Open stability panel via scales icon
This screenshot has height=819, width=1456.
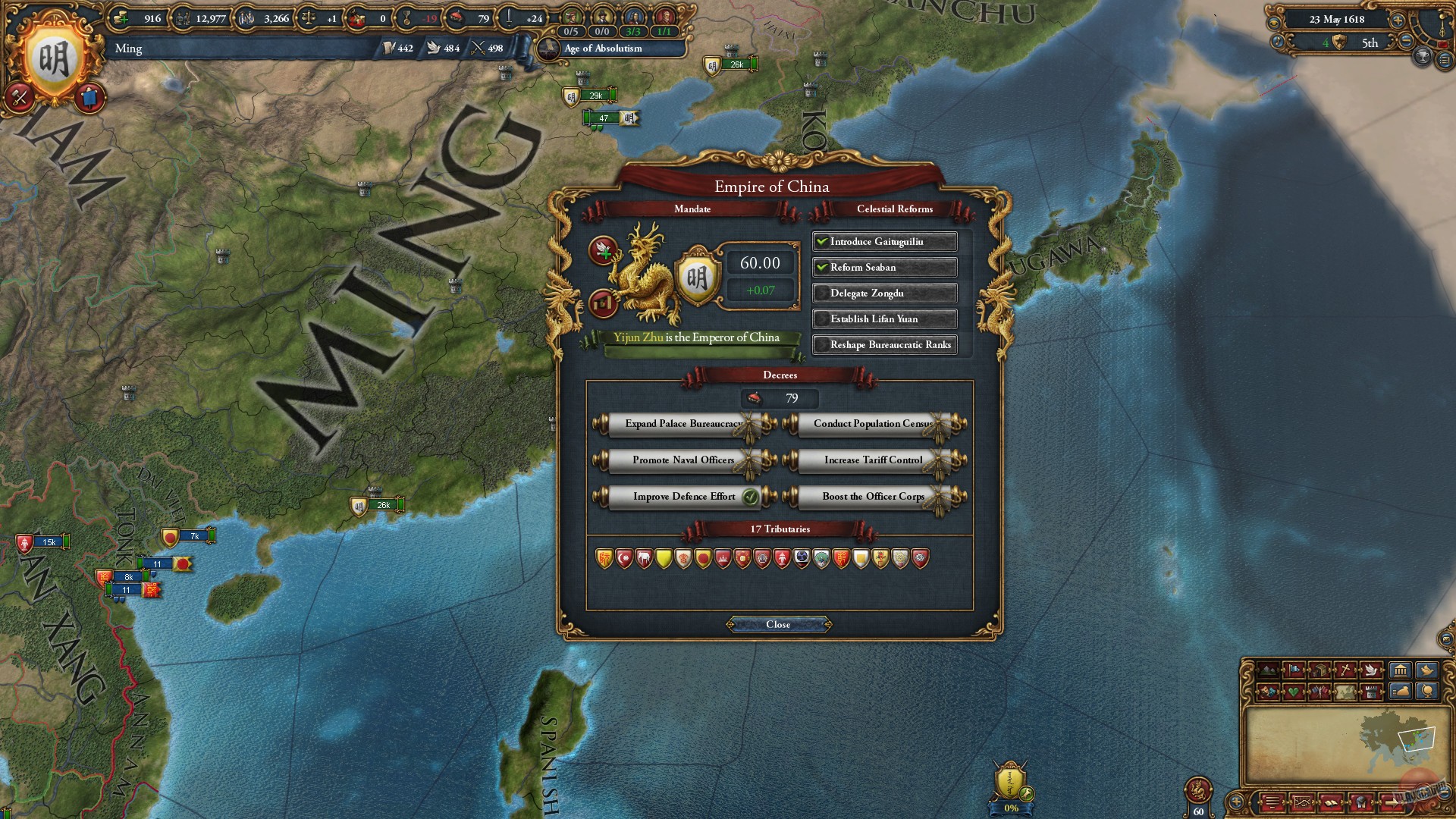(308, 17)
